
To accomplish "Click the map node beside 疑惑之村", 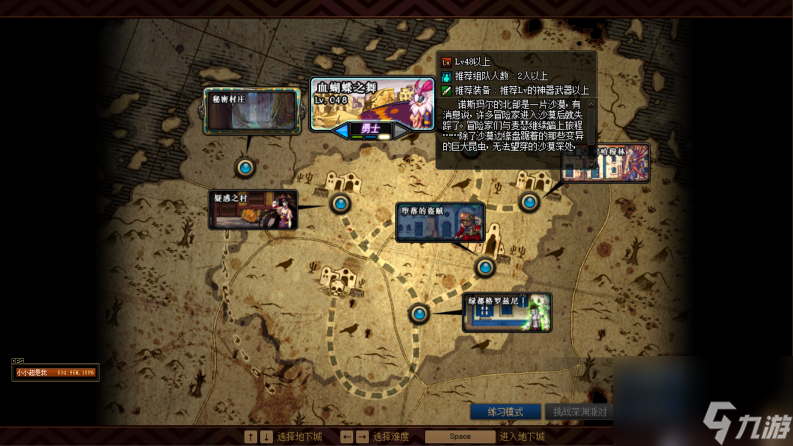I will pos(341,204).
